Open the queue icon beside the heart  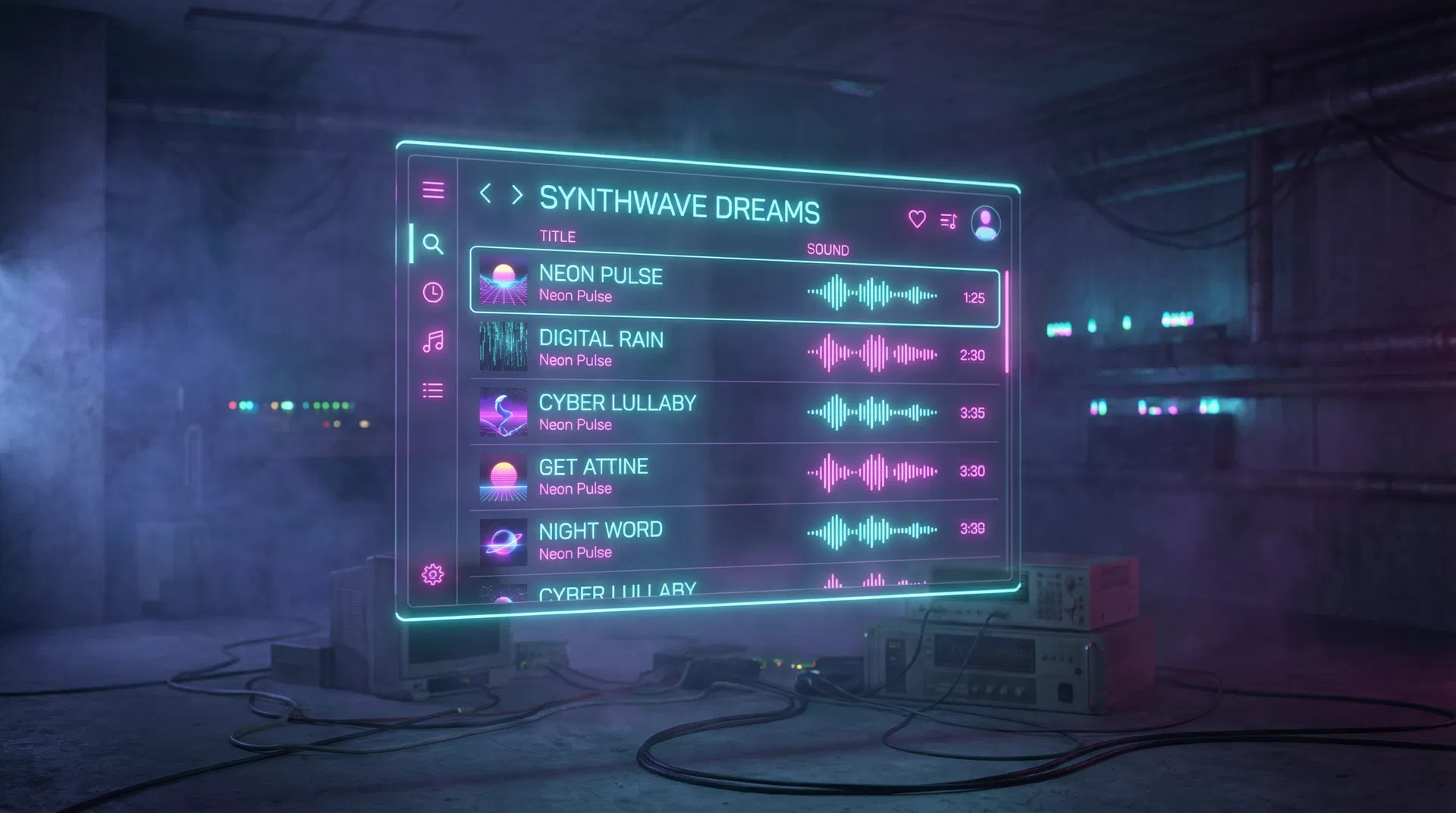948,221
